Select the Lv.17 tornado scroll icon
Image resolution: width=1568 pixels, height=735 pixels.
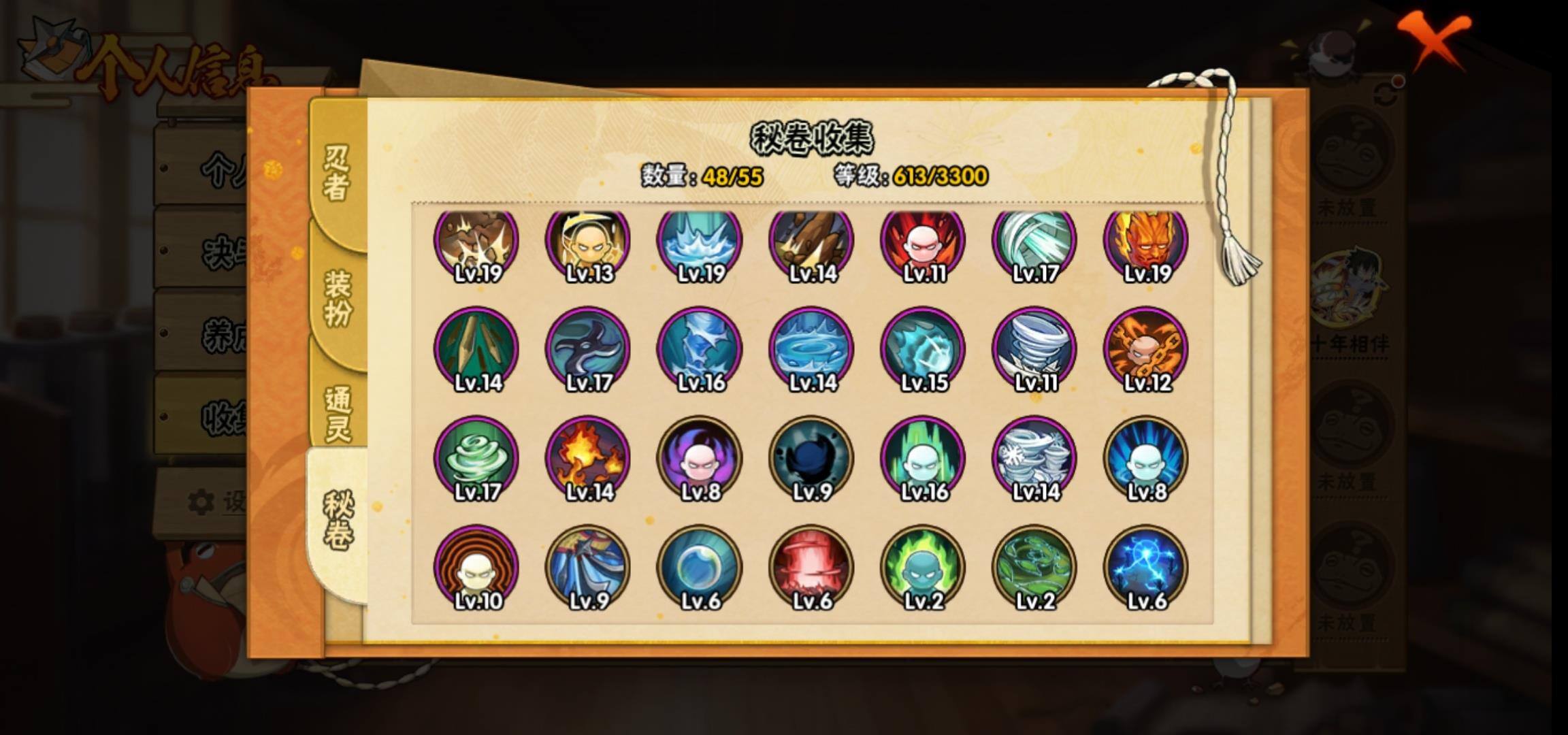[476, 457]
